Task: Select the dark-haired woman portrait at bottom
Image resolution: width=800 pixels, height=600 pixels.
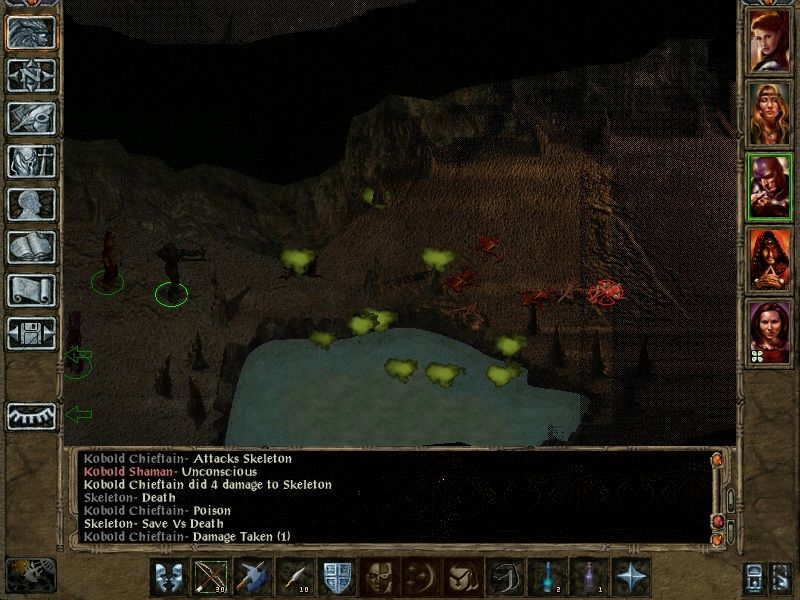Action: click(769, 333)
